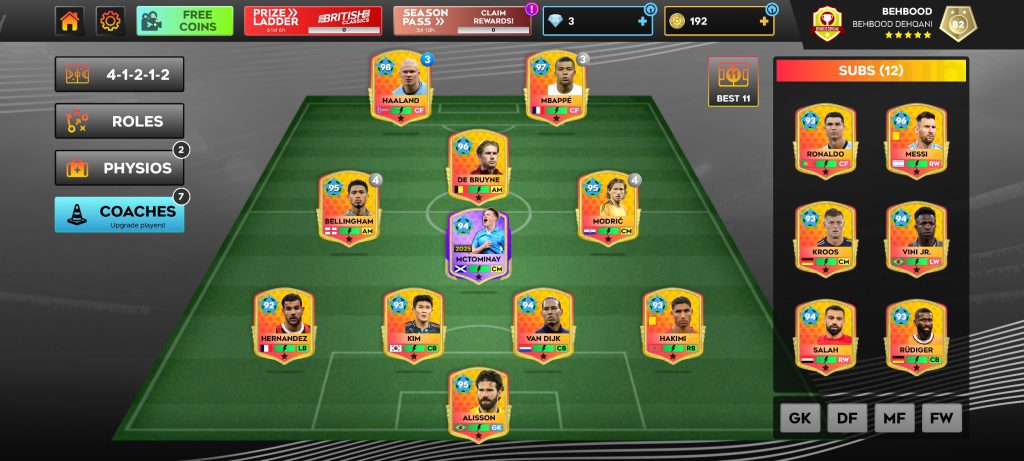This screenshot has height=461, width=1024.
Task: Open the Prize Ladder banner
Action: pyautogui.click(x=312, y=21)
